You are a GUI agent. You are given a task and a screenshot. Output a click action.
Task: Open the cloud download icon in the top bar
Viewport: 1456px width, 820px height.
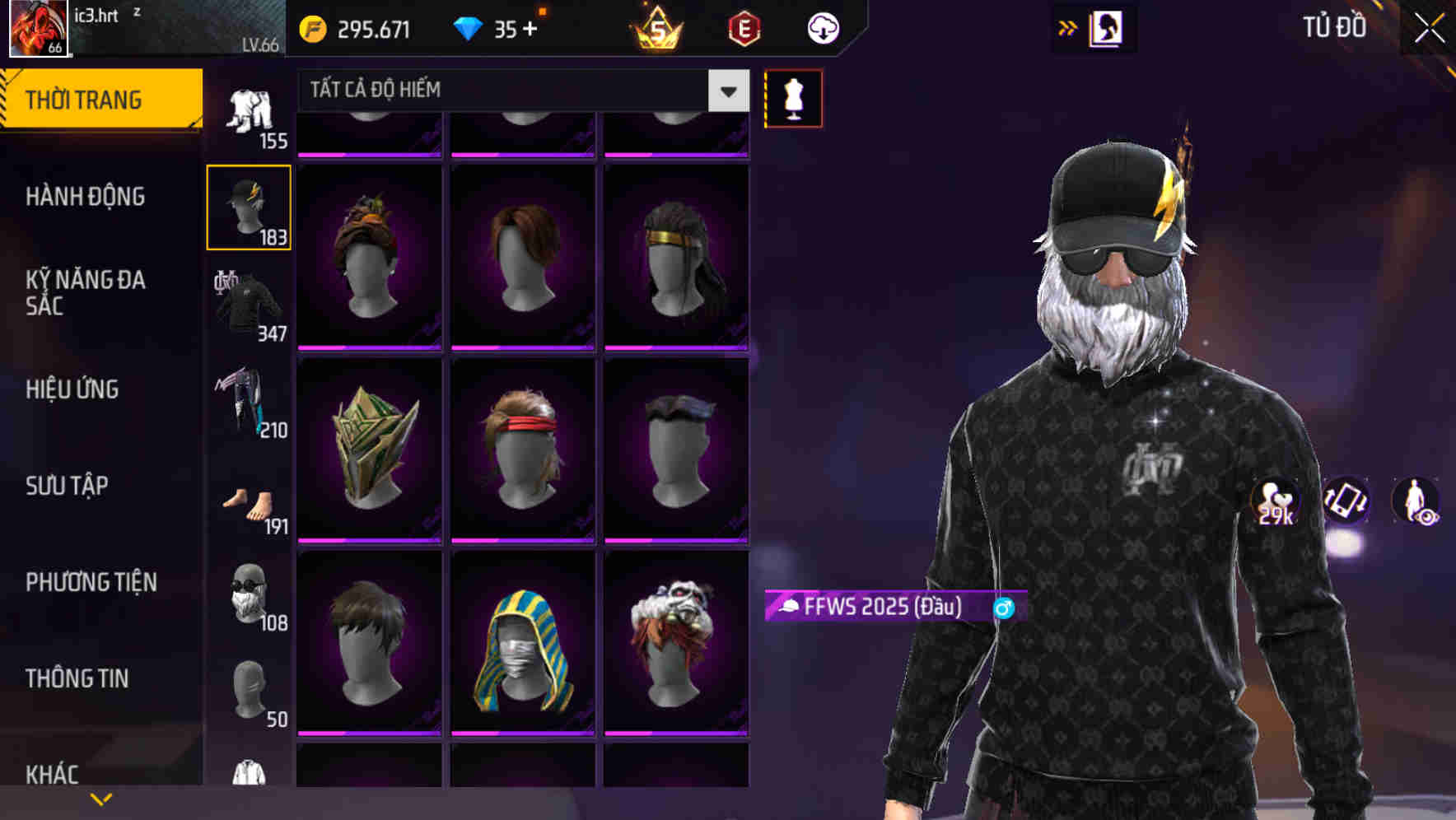point(821,27)
